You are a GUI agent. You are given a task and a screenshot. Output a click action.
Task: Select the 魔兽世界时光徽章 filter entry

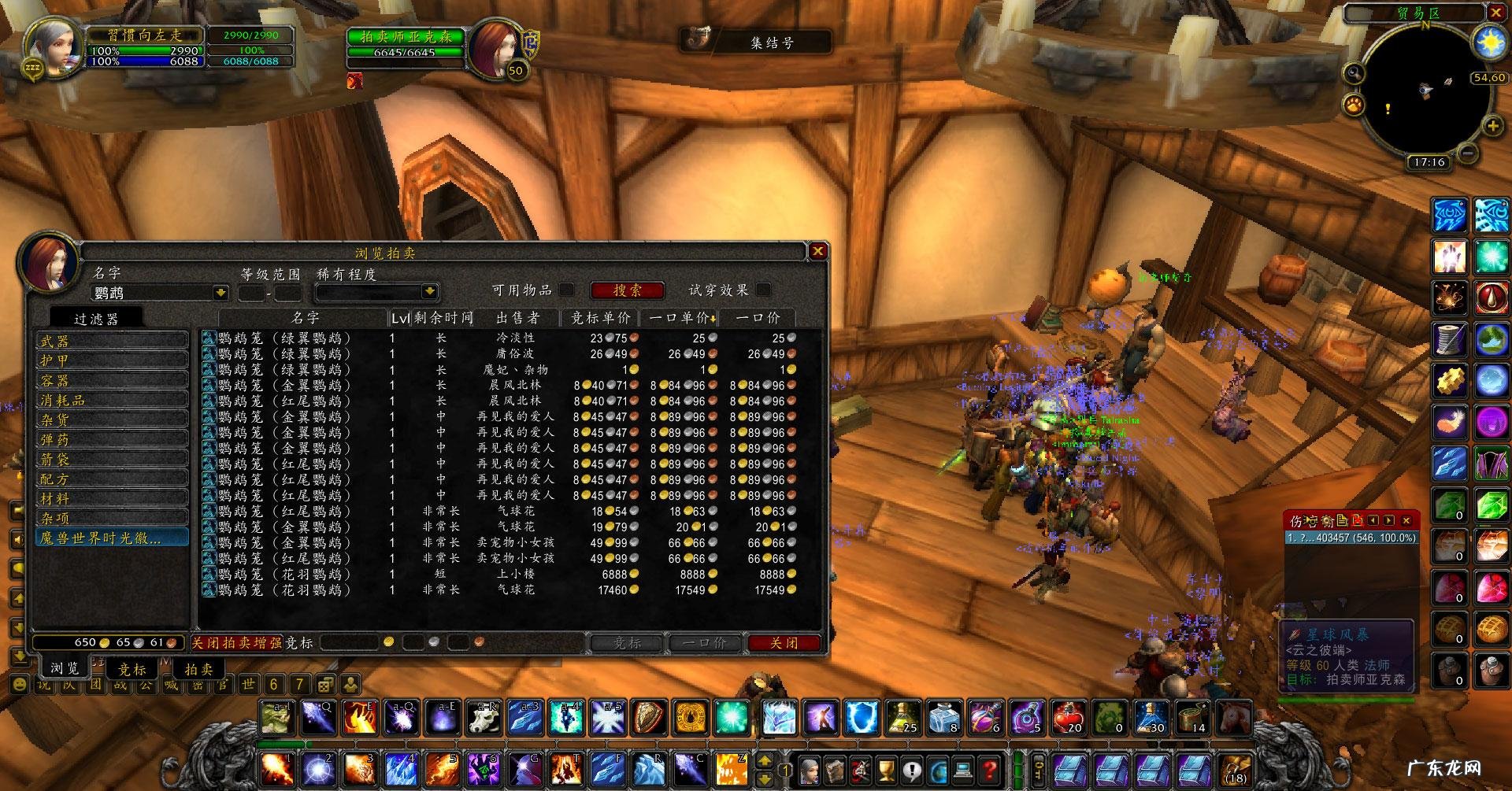(111, 538)
